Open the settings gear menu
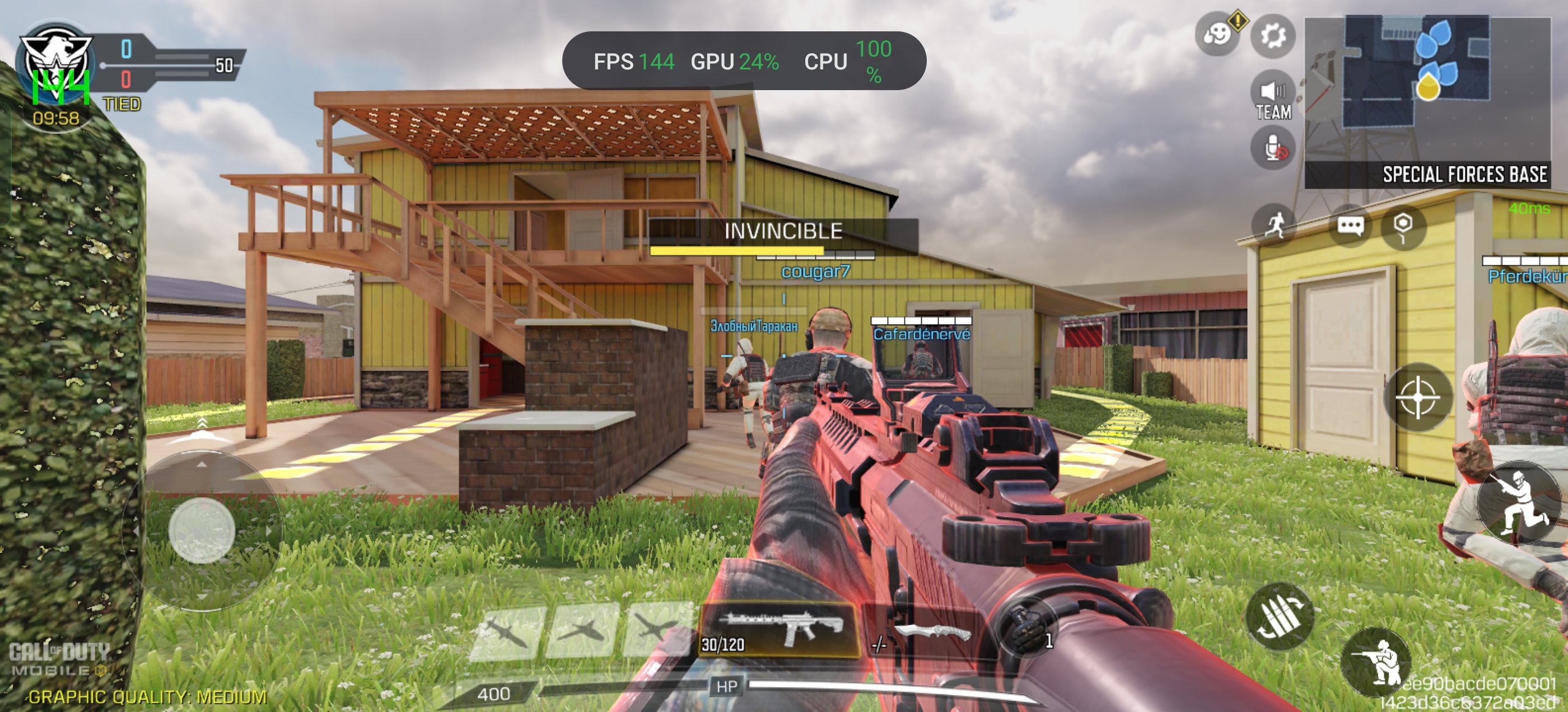This screenshot has width=1568, height=712. (x=1273, y=35)
